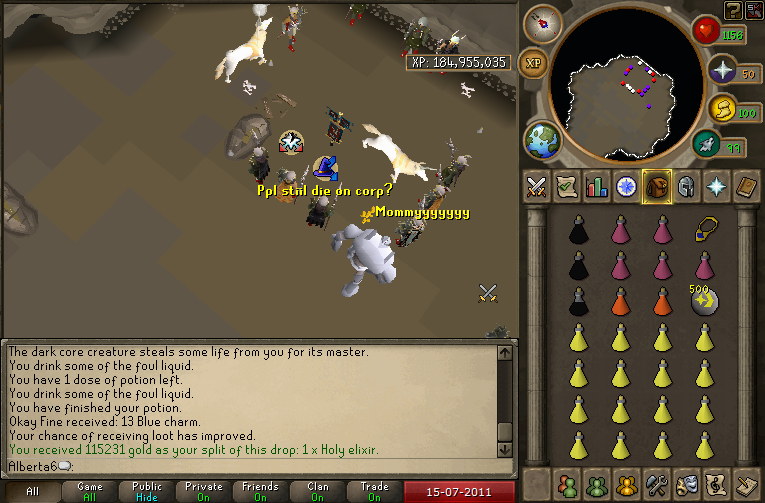This screenshot has height=503, width=765.
Task: Open the Stats bar-chart tab
Action: pyautogui.click(x=597, y=187)
